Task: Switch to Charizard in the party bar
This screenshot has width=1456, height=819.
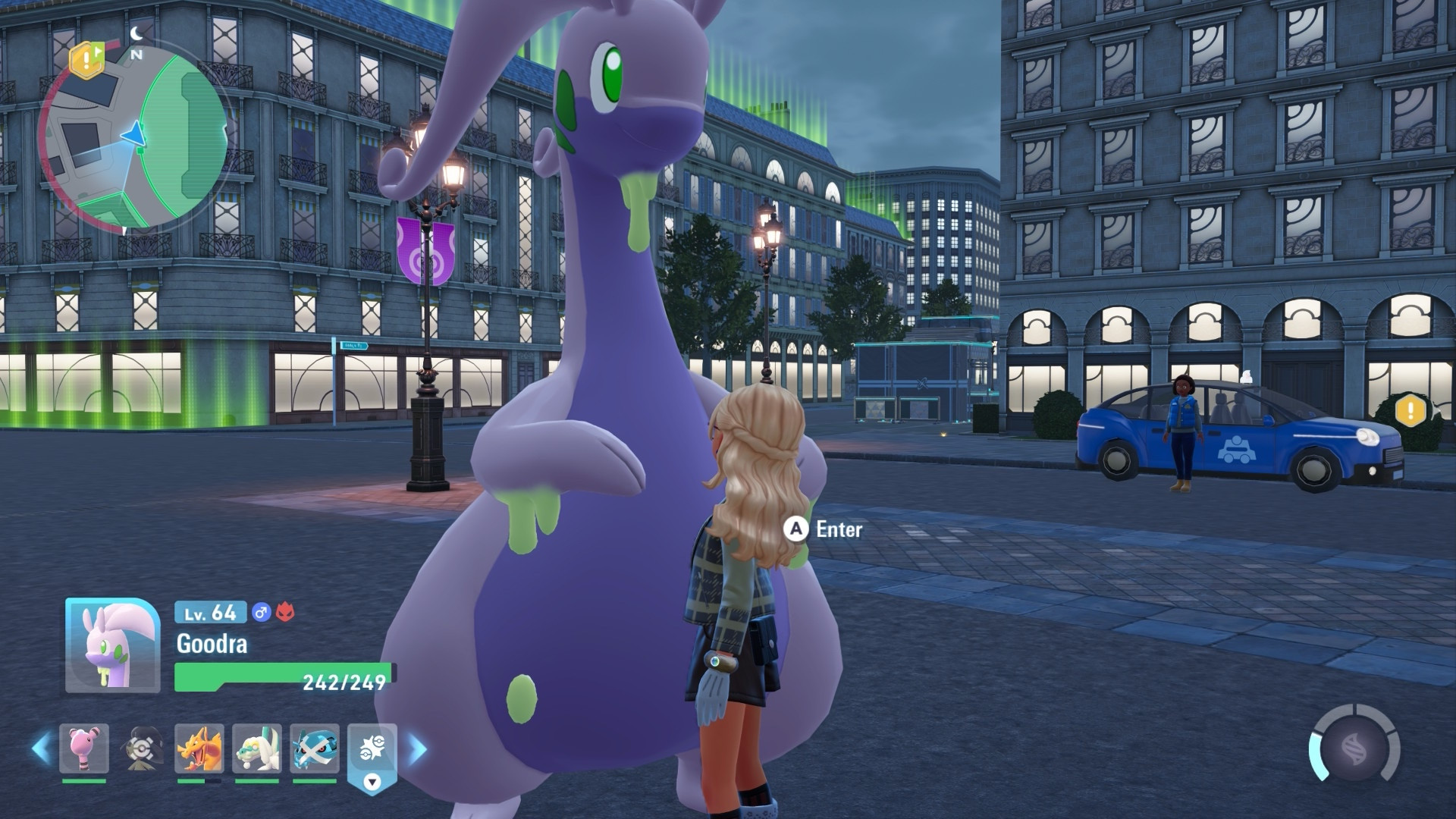Action: click(x=199, y=748)
